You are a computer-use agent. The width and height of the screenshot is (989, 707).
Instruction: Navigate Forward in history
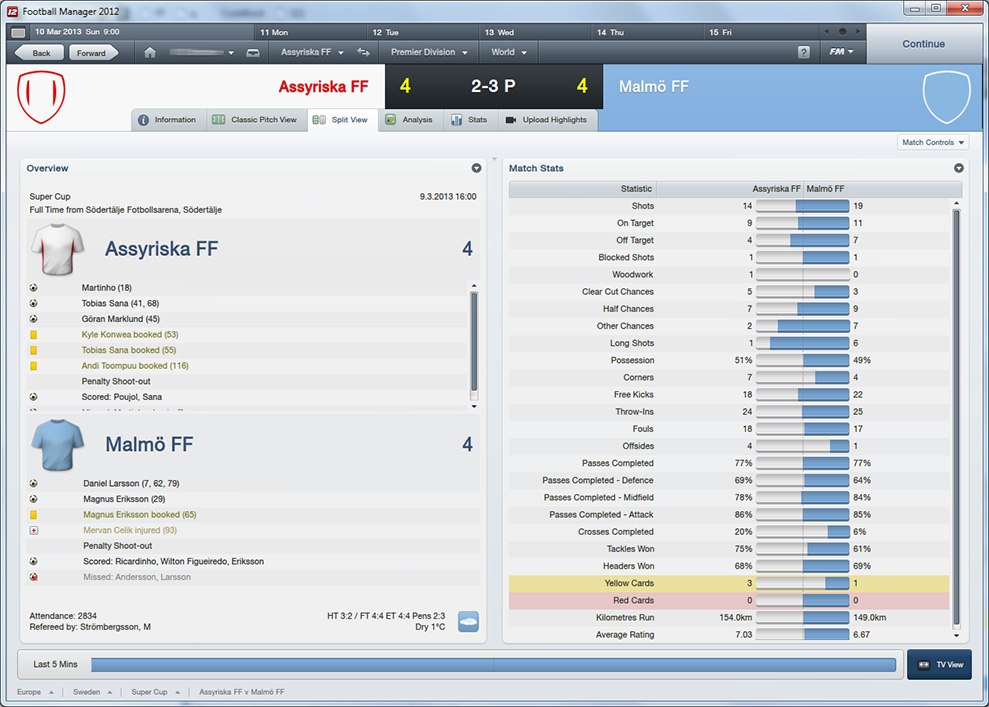click(93, 53)
